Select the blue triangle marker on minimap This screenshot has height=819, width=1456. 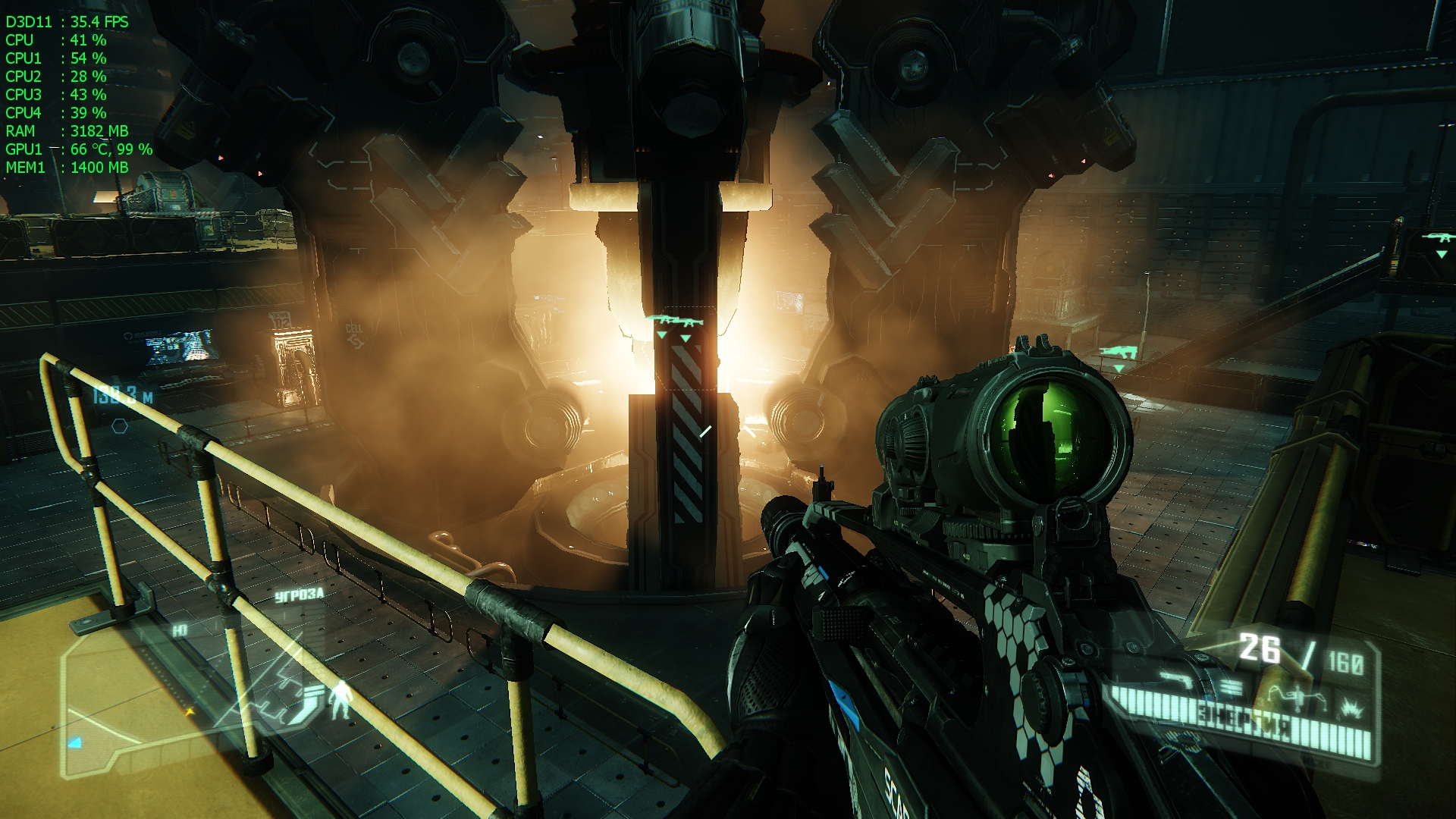click(74, 742)
